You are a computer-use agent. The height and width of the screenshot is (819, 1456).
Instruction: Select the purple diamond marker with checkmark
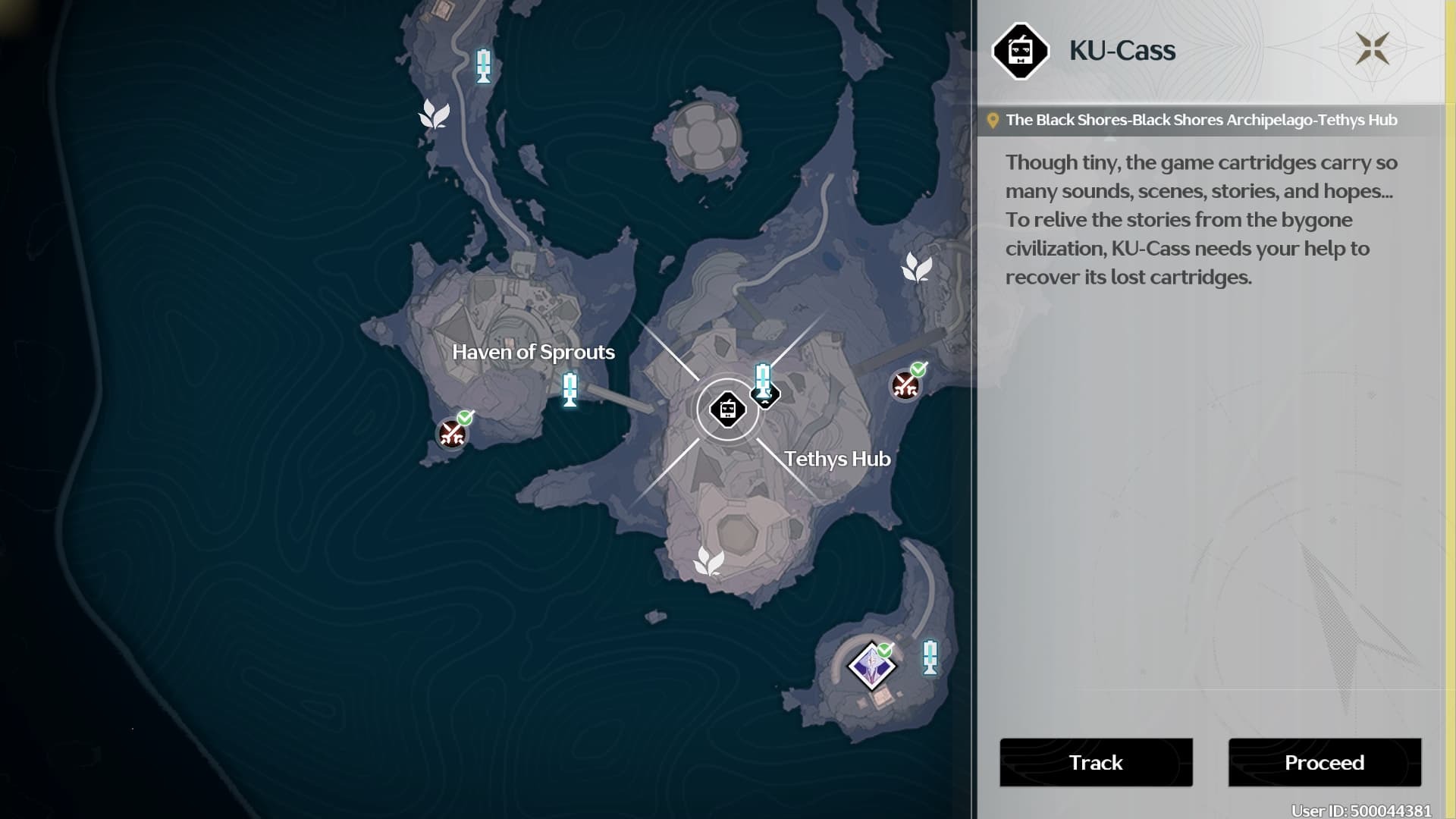coord(871,667)
